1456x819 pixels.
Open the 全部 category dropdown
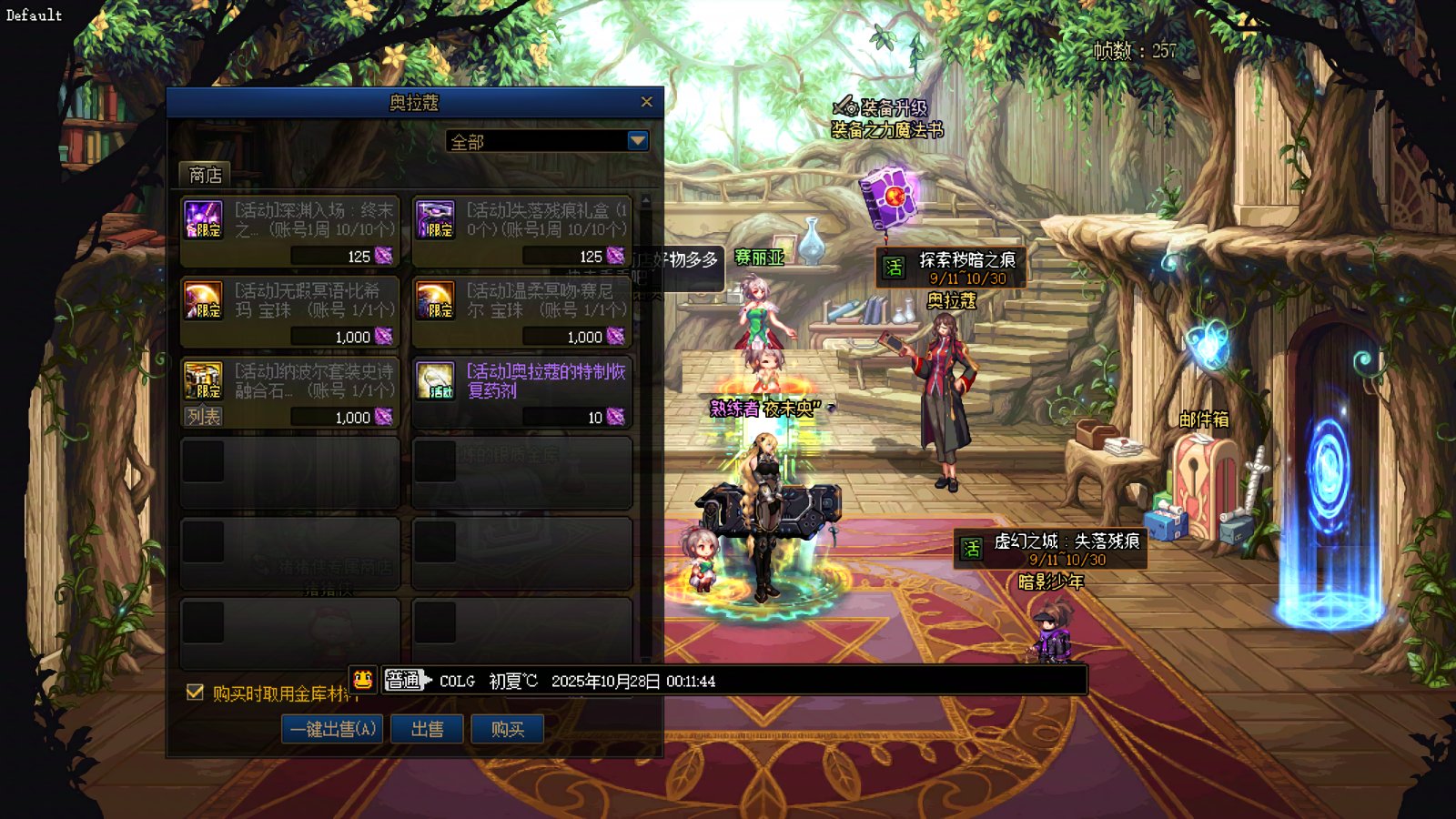(x=638, y=141)
